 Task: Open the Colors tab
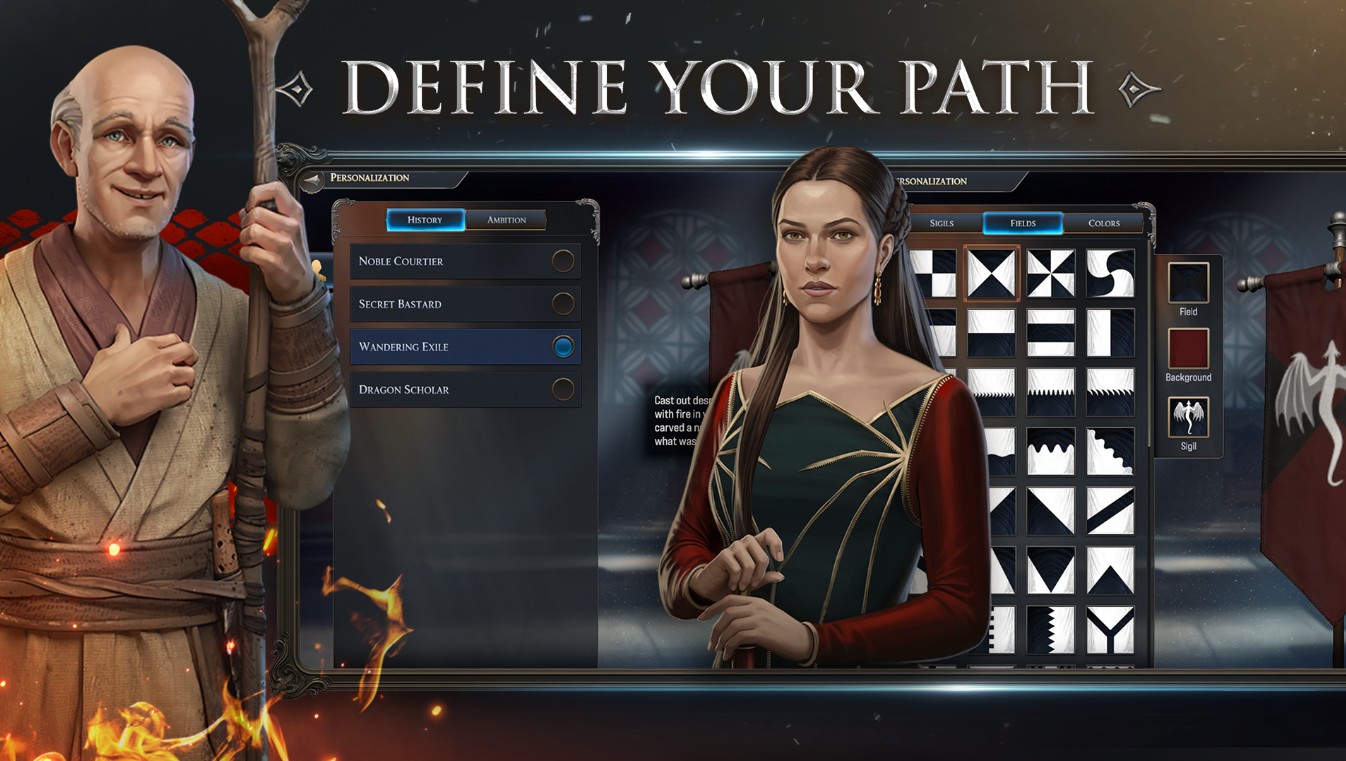click(1106, 223)
